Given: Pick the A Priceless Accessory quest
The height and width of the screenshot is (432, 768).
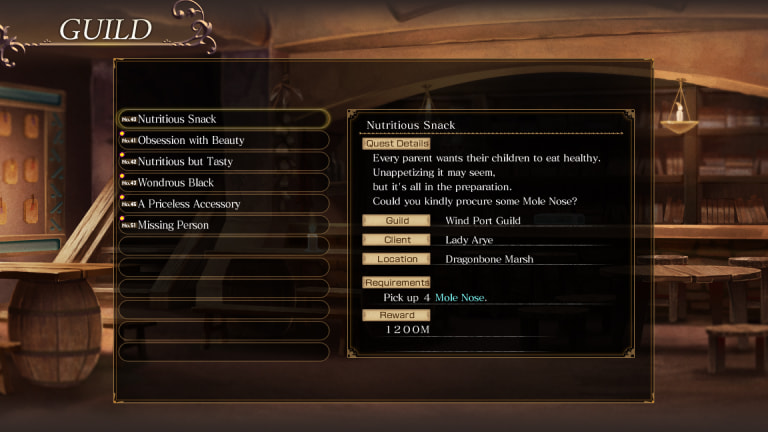Looking at the screenshot, I should (223, 204).
